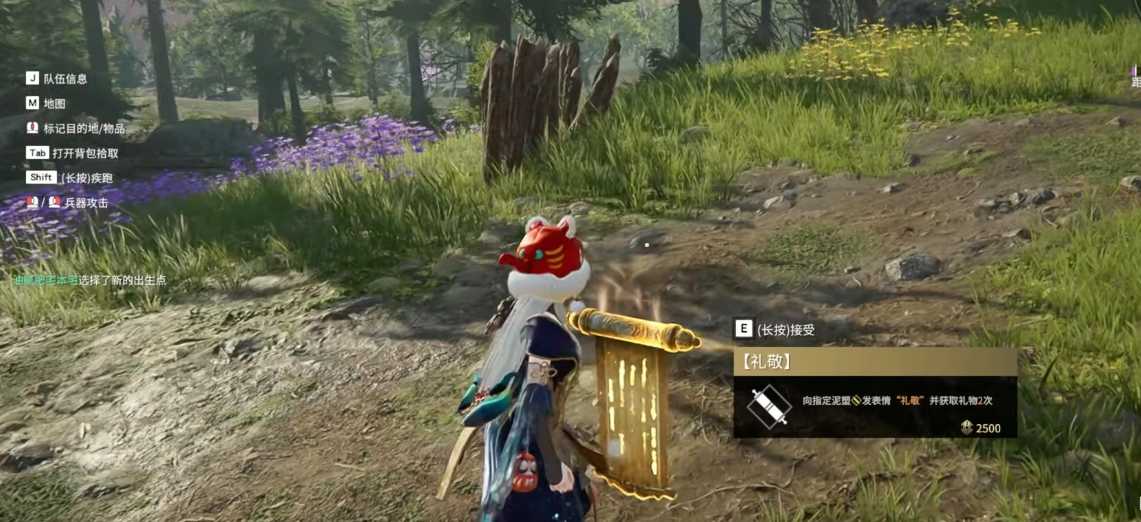
Task: Select the 【礼敬】 quest scroll panel
Action: coord(875,393)
